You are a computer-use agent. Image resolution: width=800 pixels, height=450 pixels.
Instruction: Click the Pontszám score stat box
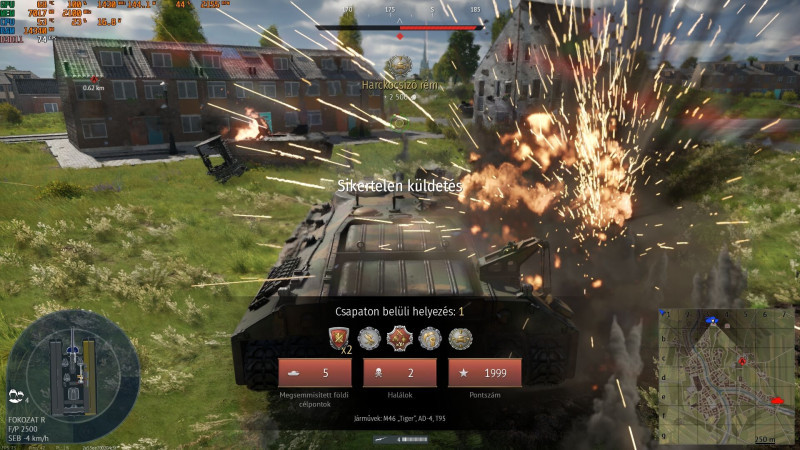pyautogui.click(x=484, y=373)
